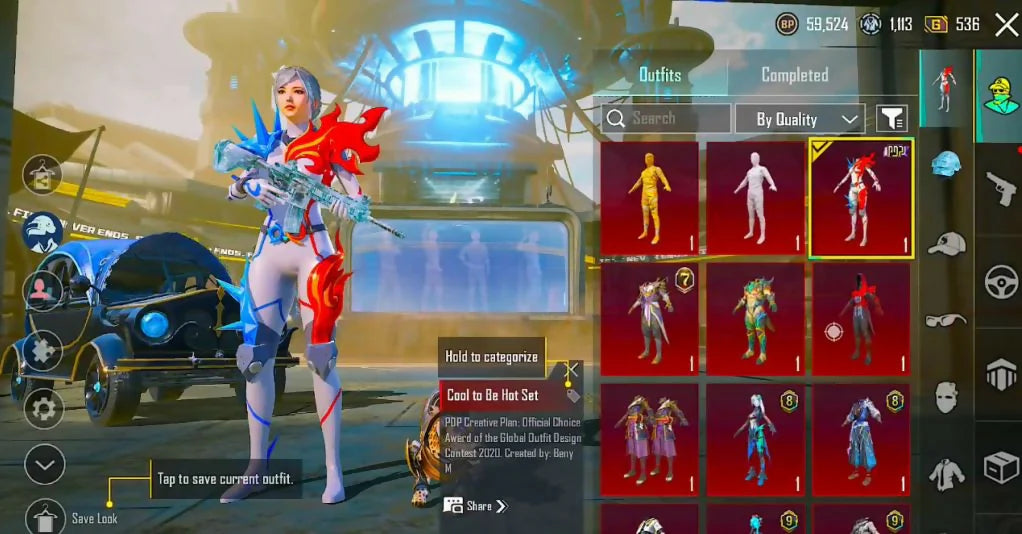This screenshot has width=1022, height=534.
Task: Open the sunglasses eyewear category
Action: (x=946, y=321)
